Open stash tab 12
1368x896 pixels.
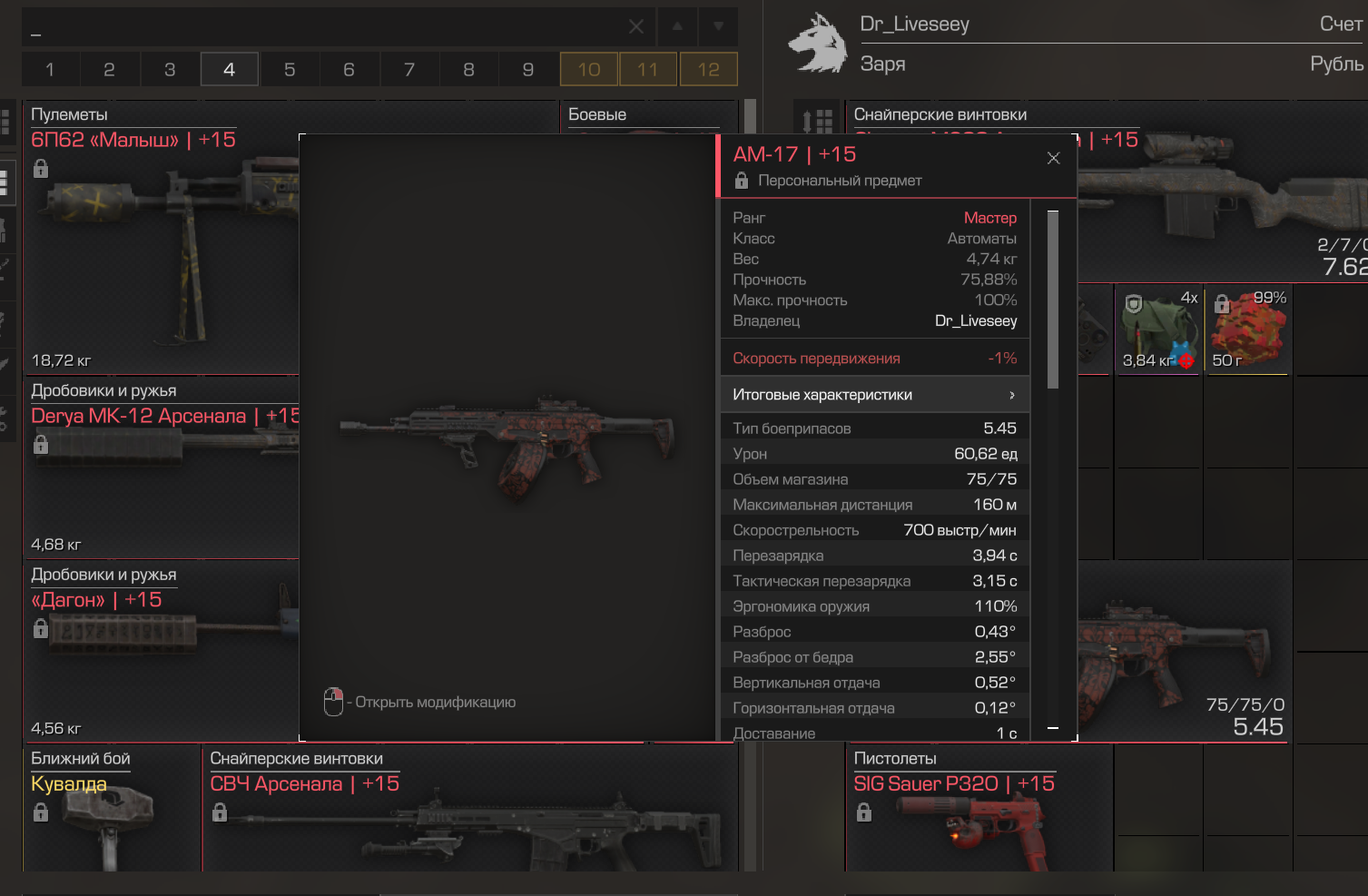click(x=708, y=70)
